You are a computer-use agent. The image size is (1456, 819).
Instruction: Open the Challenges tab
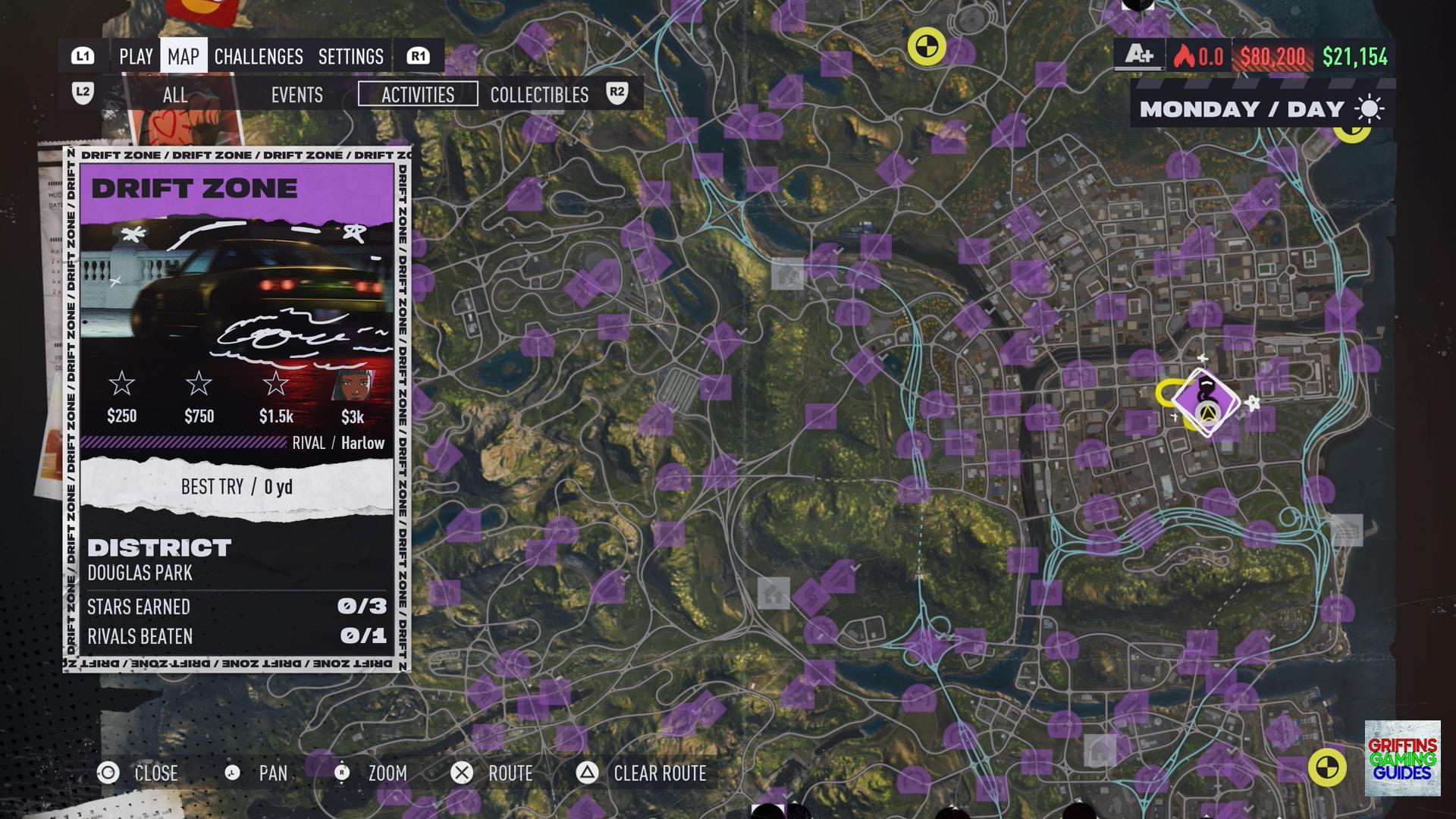coord(259,56)
